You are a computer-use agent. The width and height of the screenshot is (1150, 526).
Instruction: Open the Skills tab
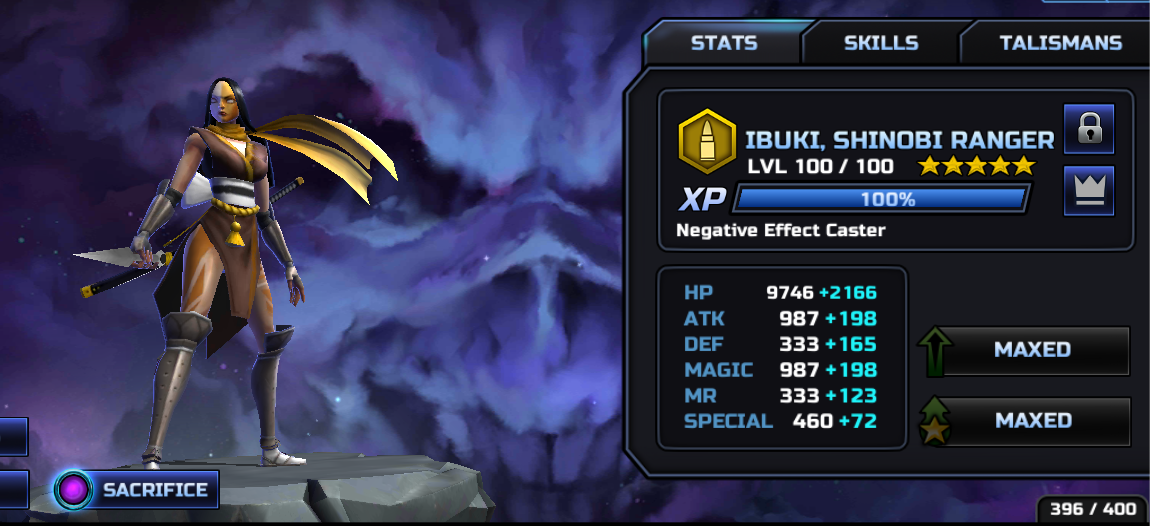point(880,43)
